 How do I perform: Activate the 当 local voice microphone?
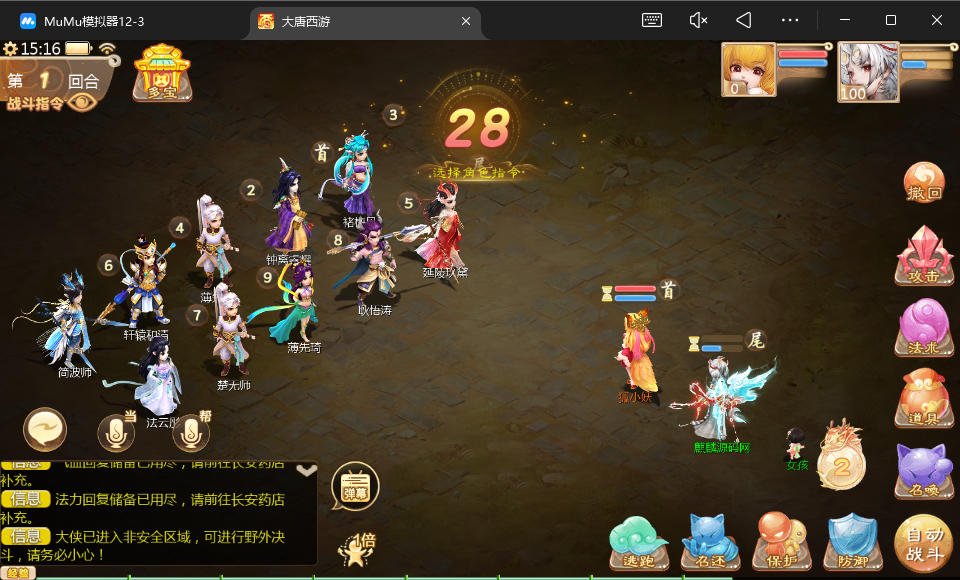pyautogui.click(x=116, y=432)
